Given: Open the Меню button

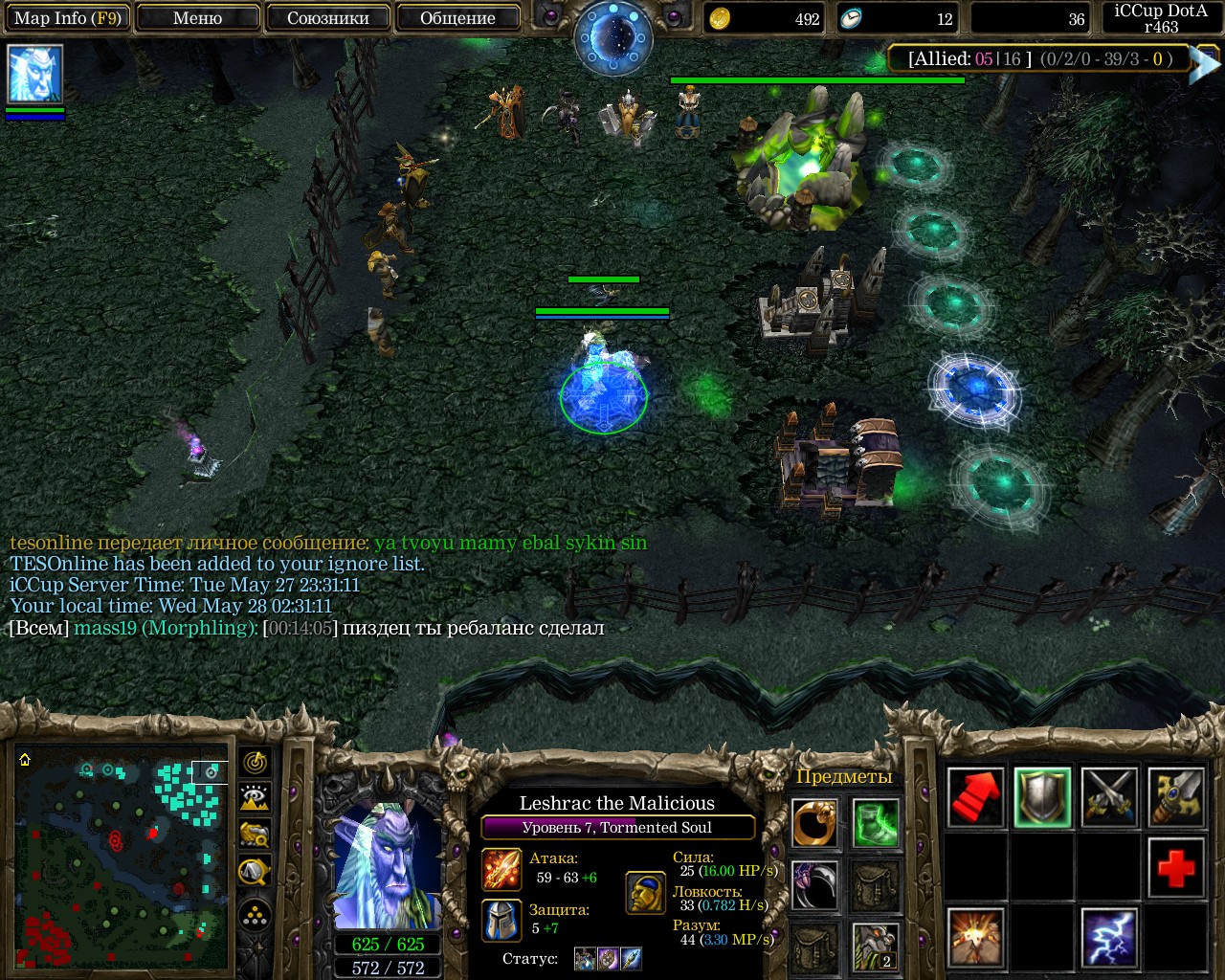Looking at the screenshot, I should point(197,18).
